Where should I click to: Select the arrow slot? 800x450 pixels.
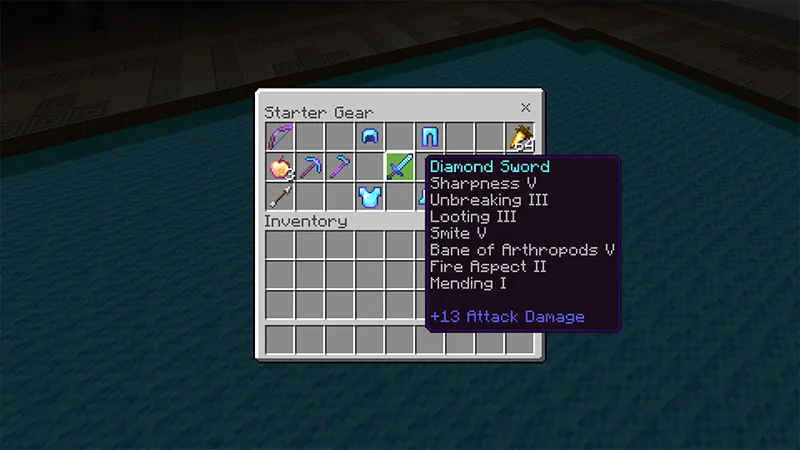[280, 196]
